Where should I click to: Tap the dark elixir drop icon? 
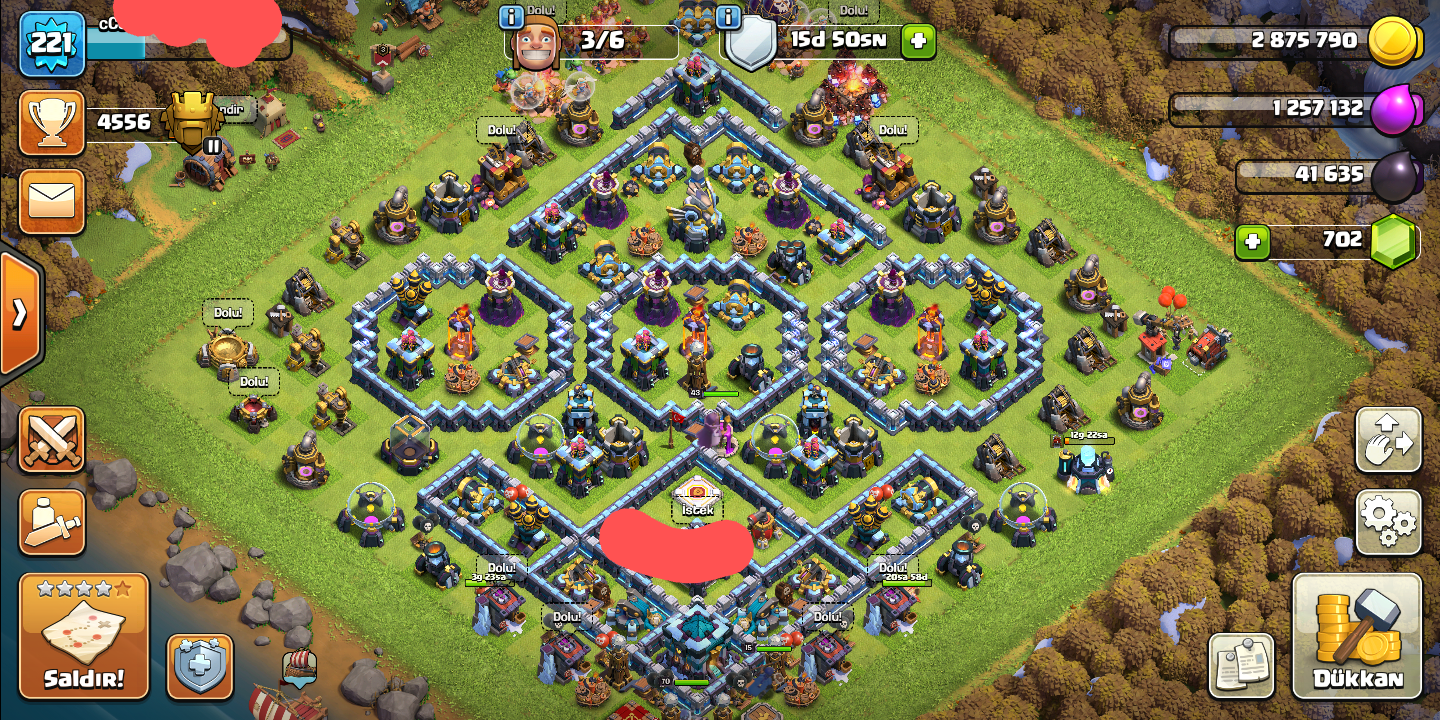pos(1392,176)
